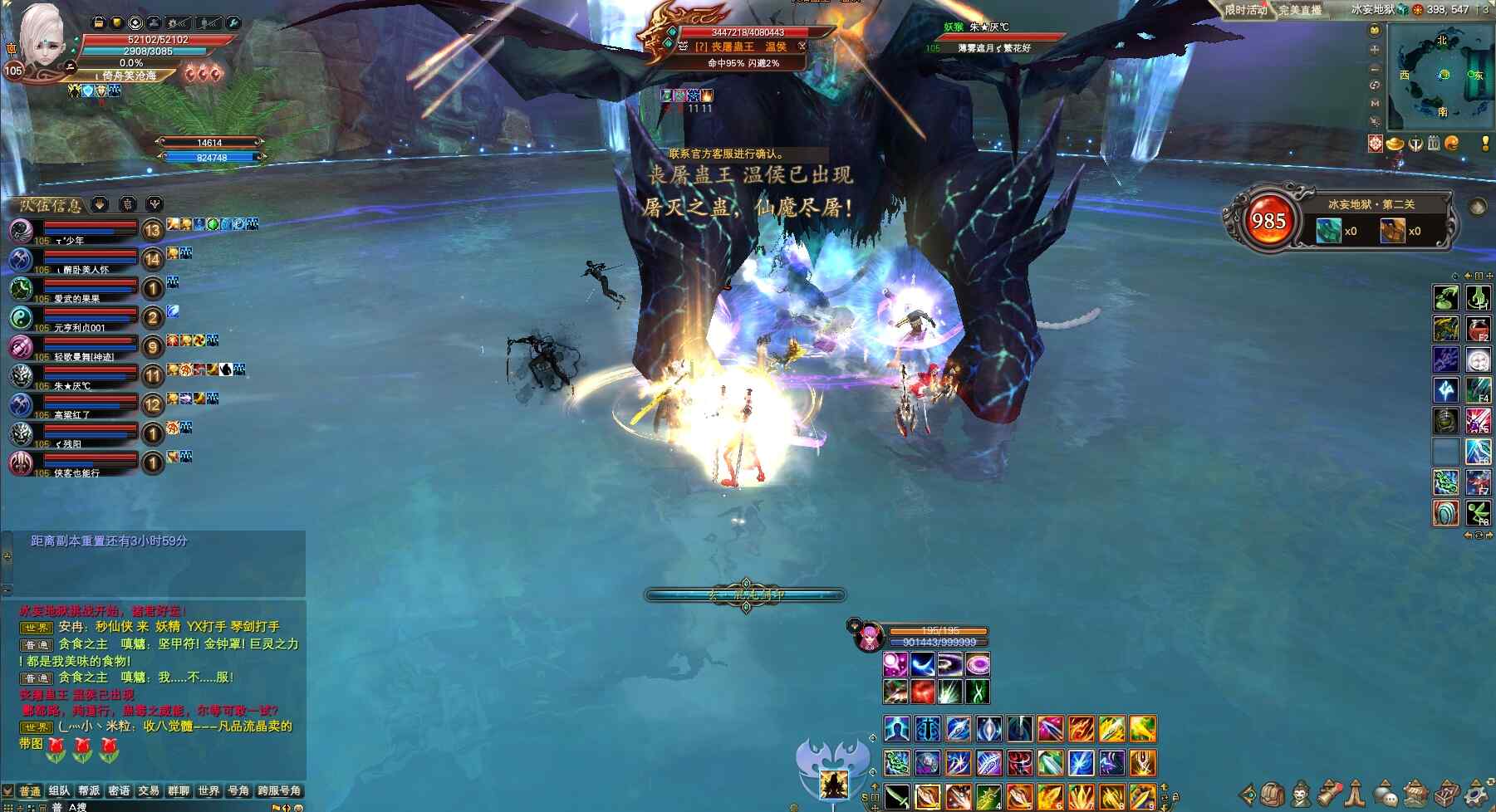1496x812 pixels.
Task: Open the 完美直播 live stream menu
Action: 1300,9
